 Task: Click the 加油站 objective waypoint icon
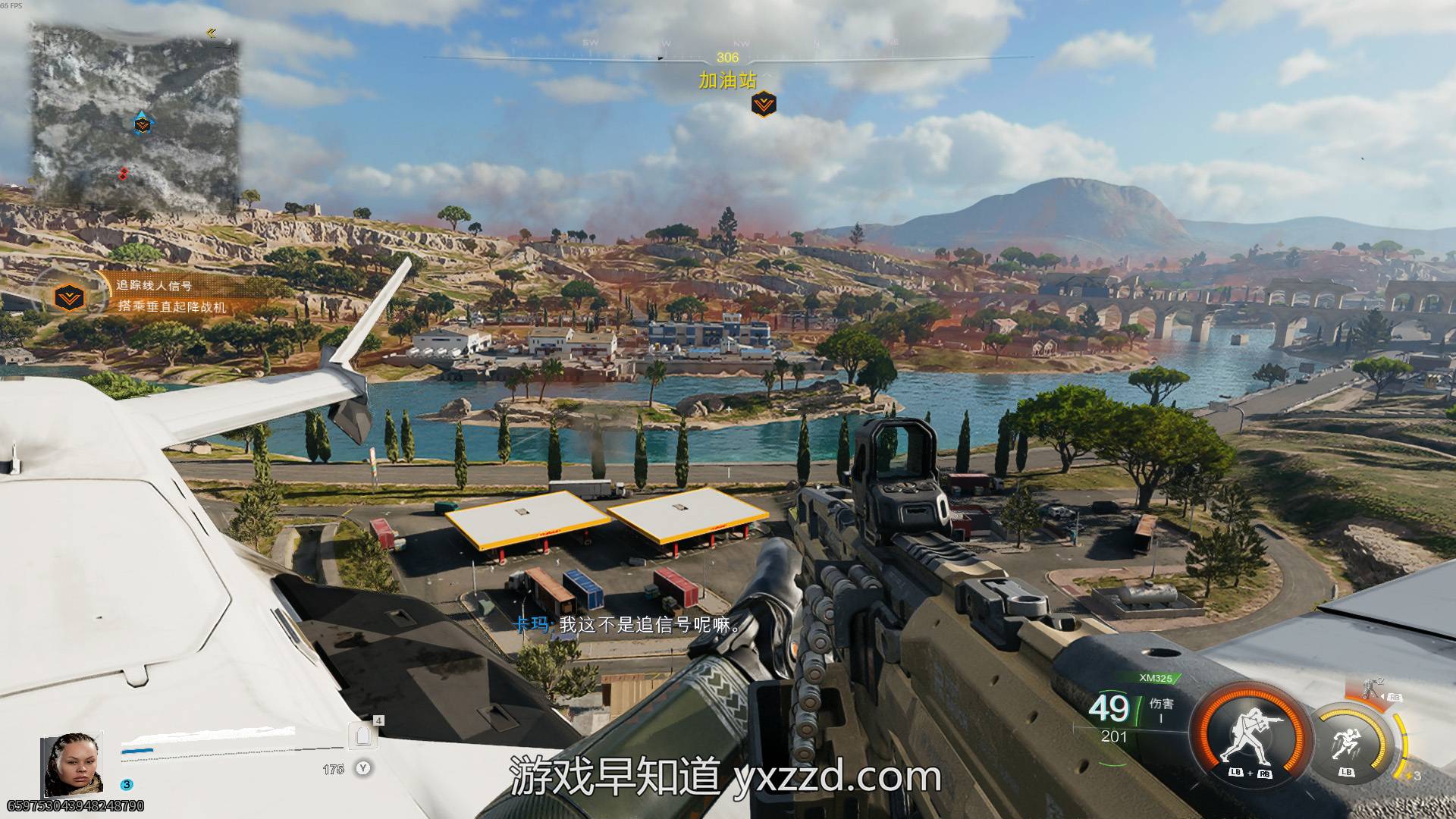tap(764, 104)
